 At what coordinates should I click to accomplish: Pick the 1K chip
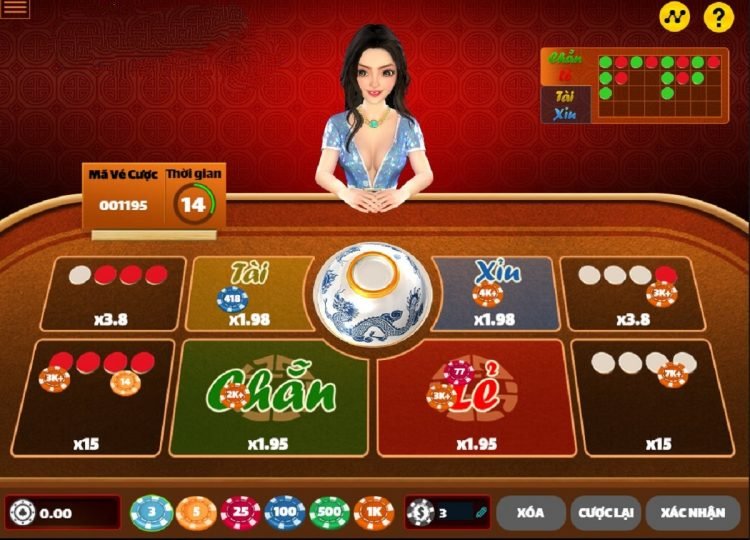point(374,513)
